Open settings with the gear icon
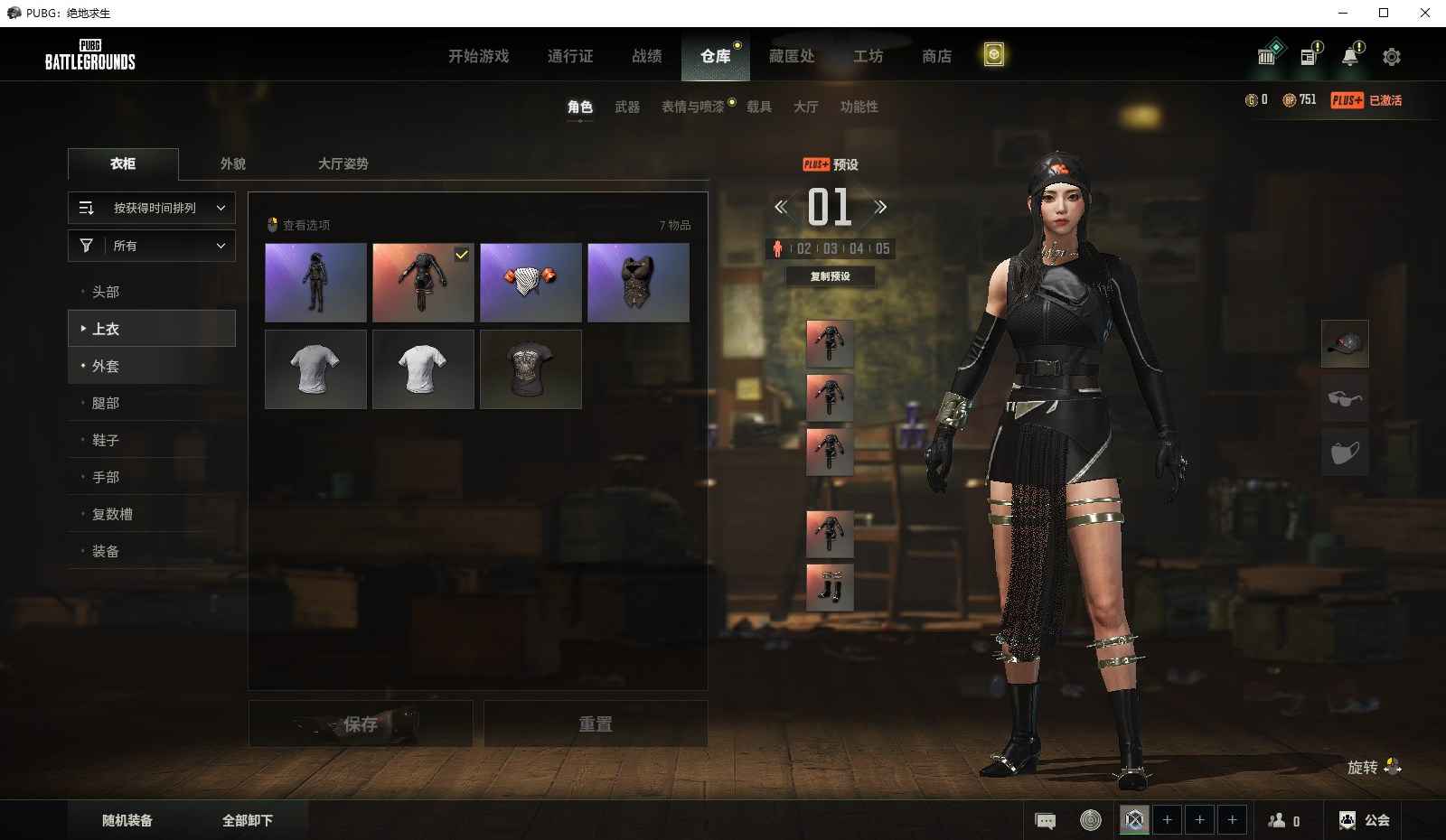 [1392, 57]
